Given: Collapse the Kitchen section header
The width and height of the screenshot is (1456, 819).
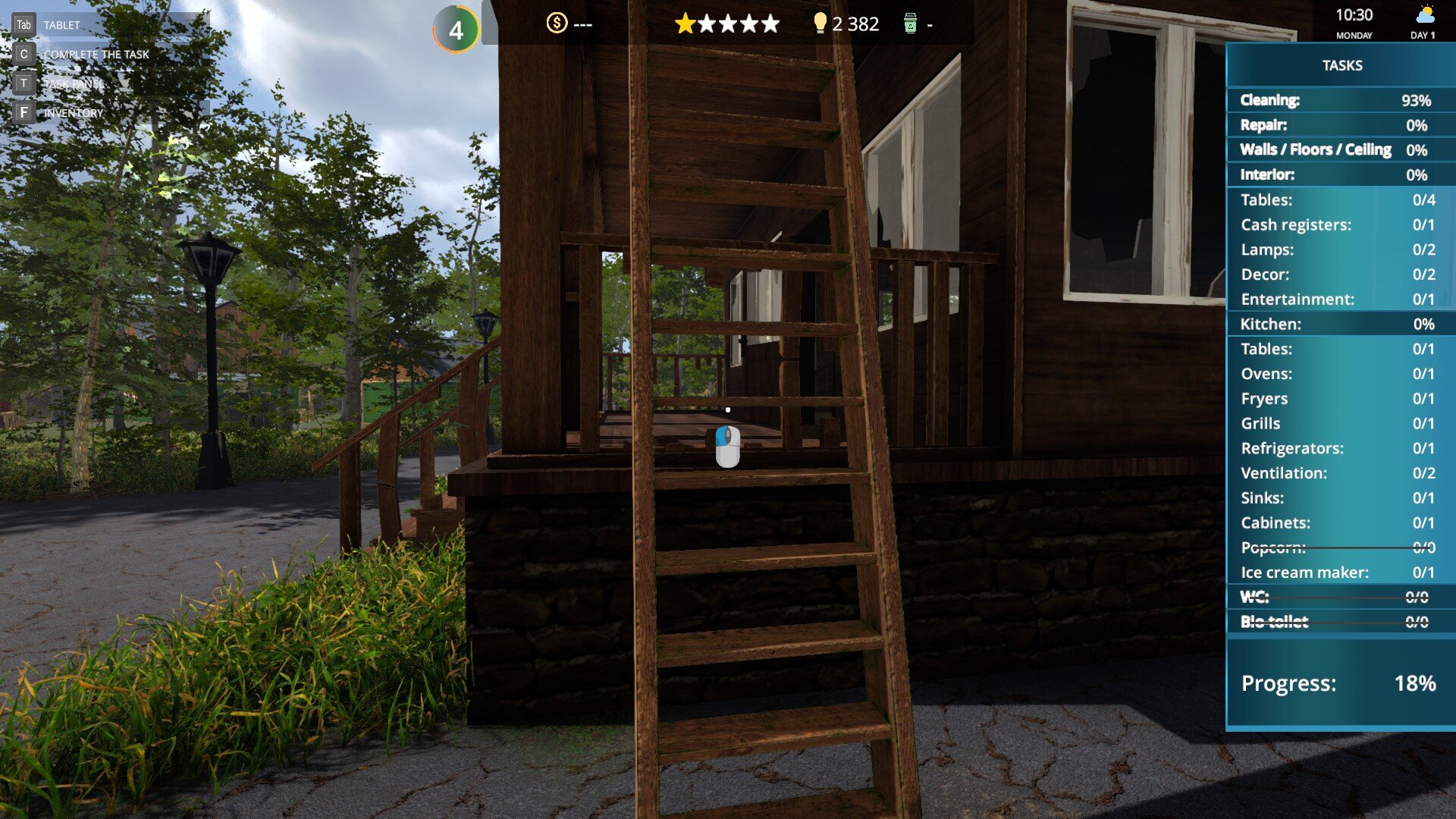Looking at the screenshot, I should tap(1340, 324).
